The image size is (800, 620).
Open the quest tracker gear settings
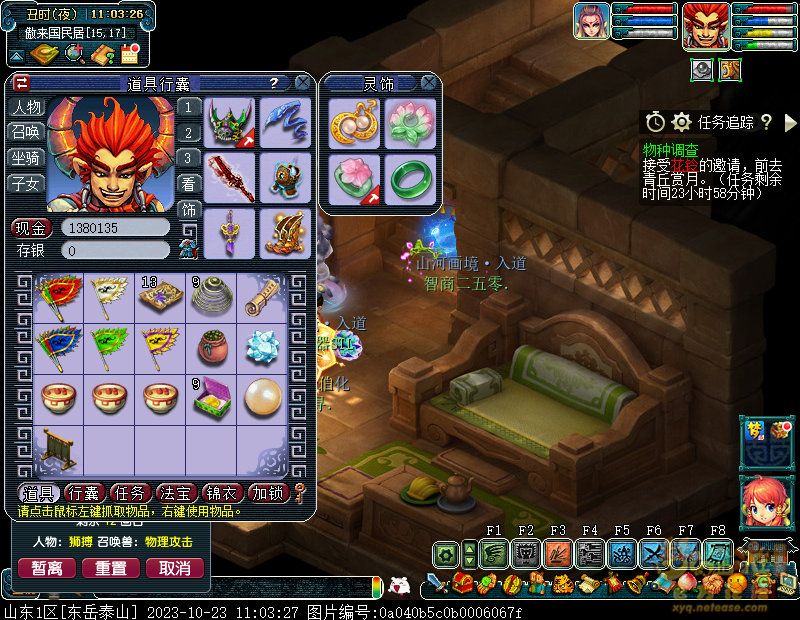point(682,122)
